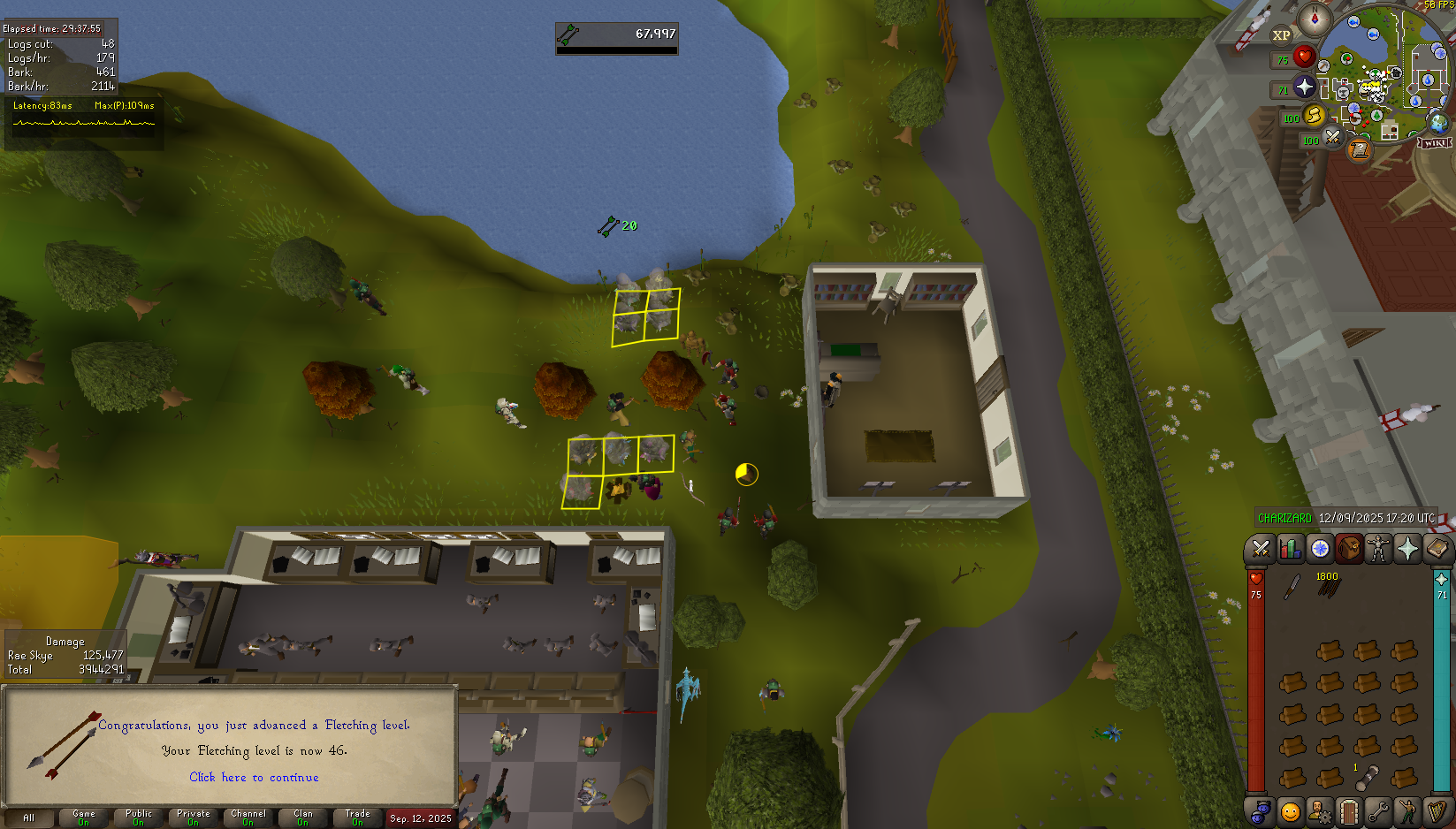Select the Trade chat tab
1456x829 pixels.
click(358, 818)
